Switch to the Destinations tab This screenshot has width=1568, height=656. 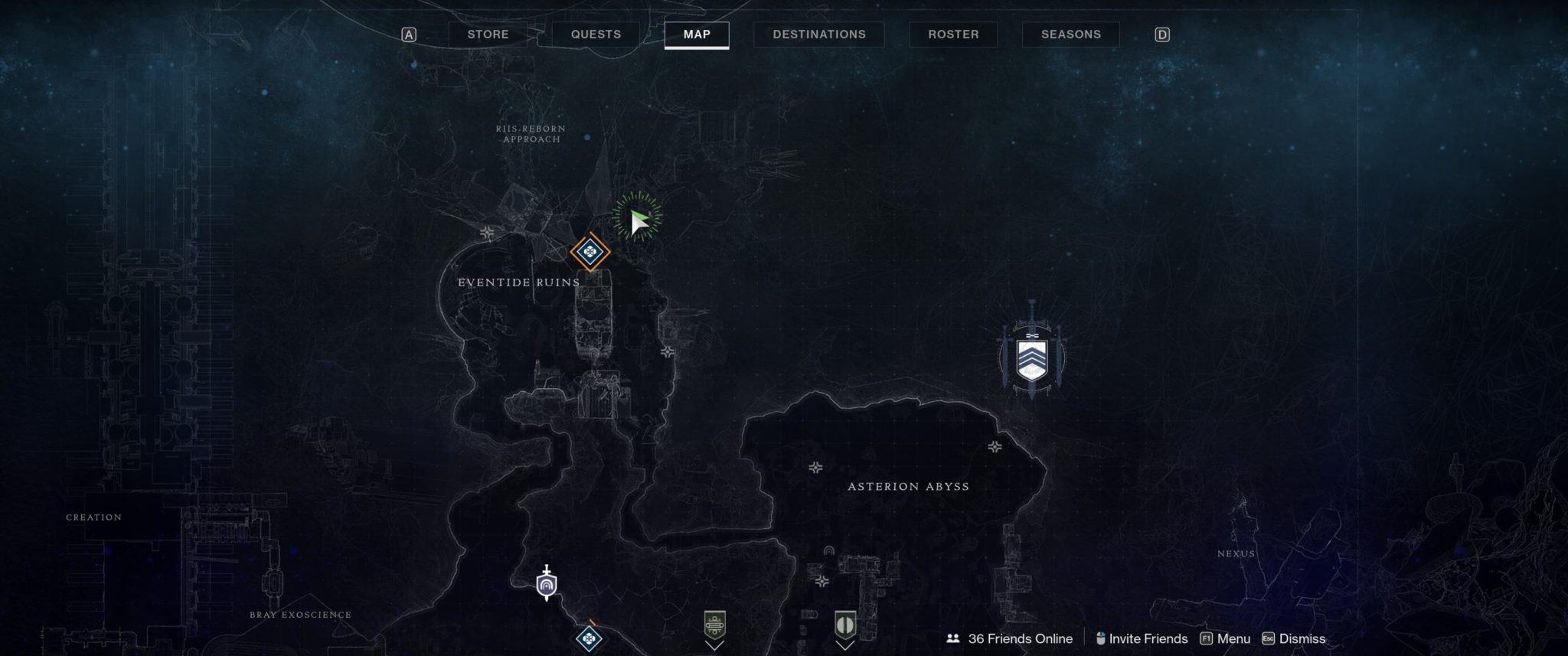click(818, 34)
